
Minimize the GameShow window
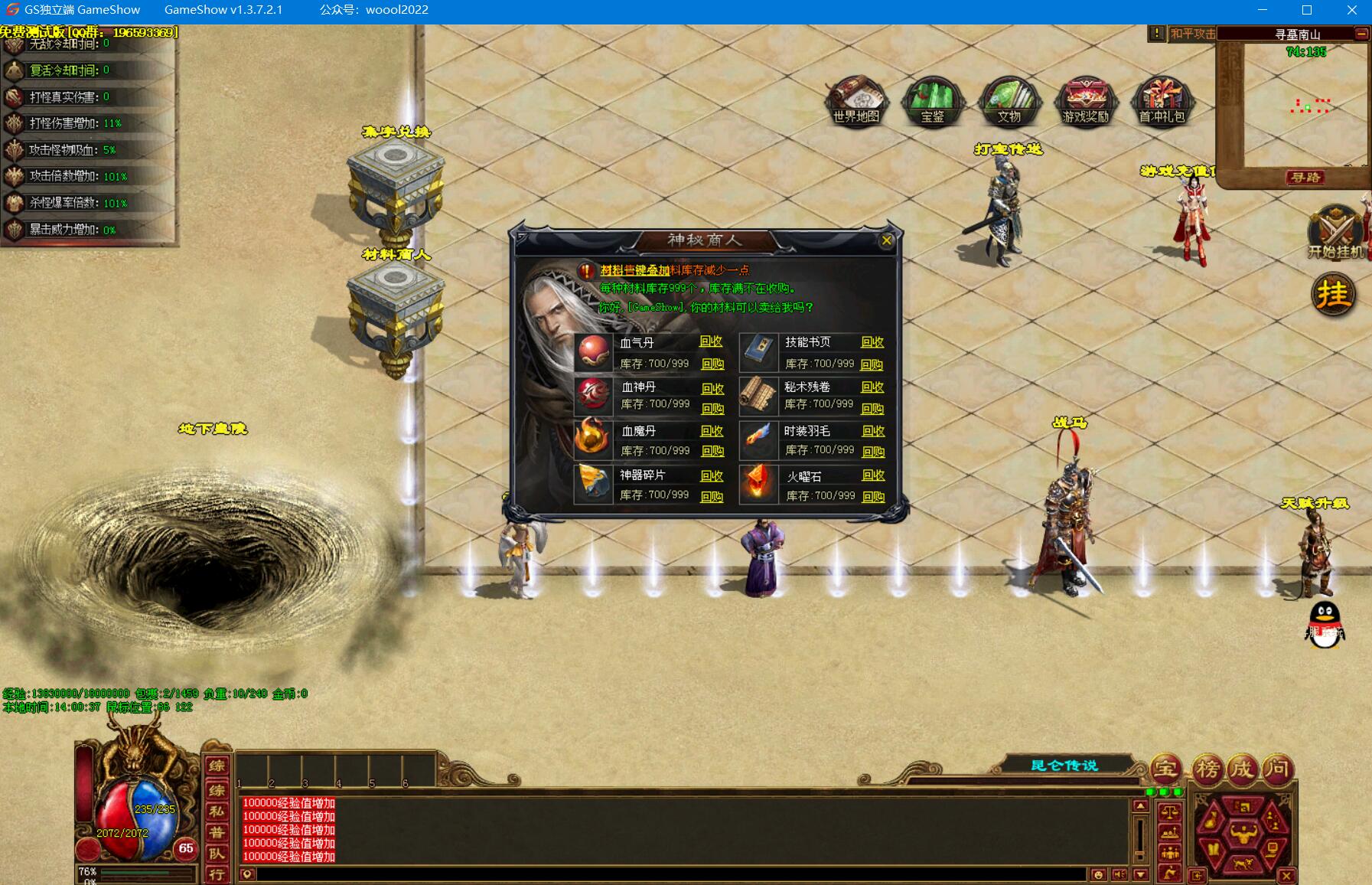pyautogui.click(x=1263, y=10)
